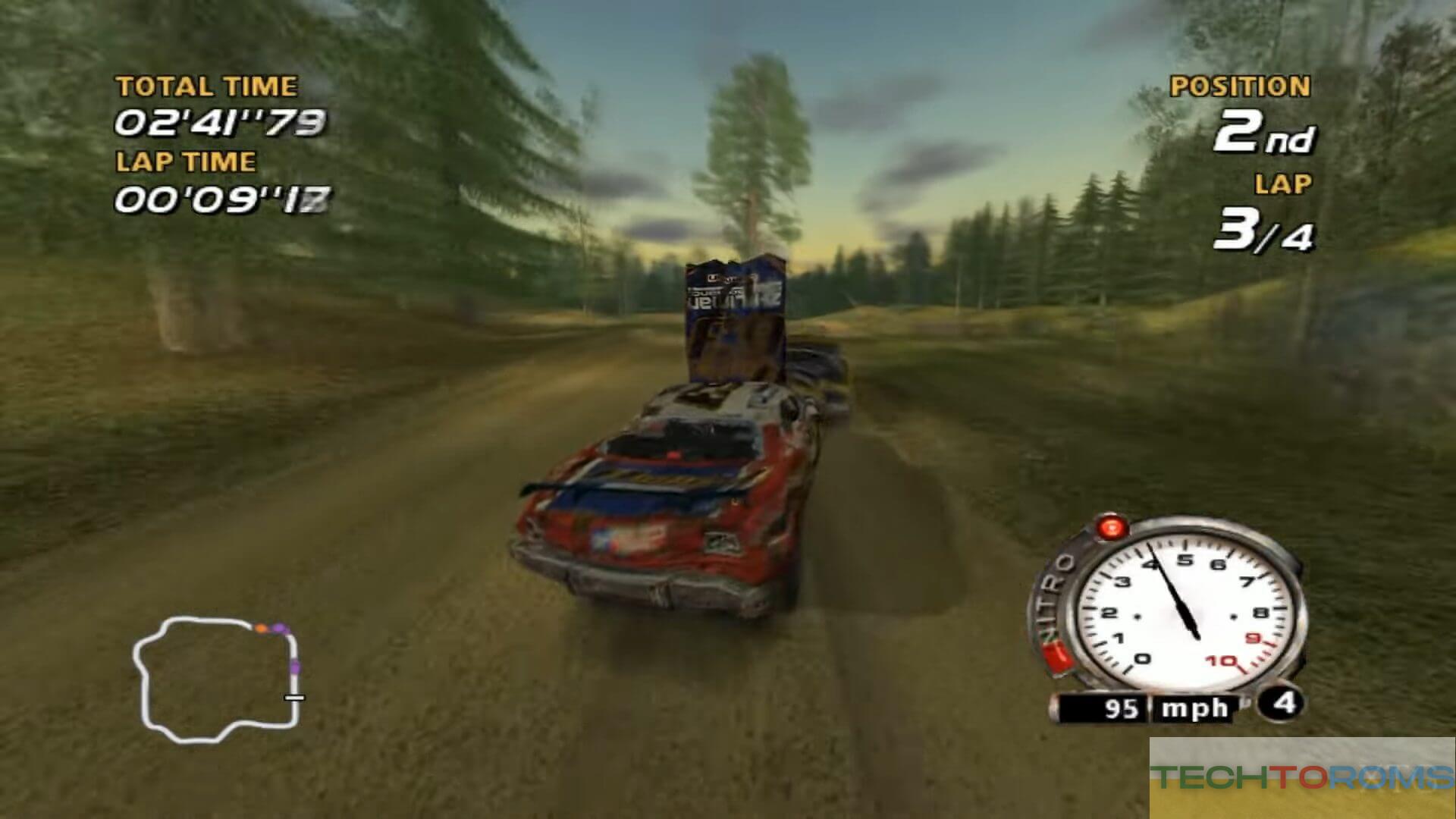1456x819 pixels.
Task: Open the TechToRoms watermark logo
Action: [1302, 777]
